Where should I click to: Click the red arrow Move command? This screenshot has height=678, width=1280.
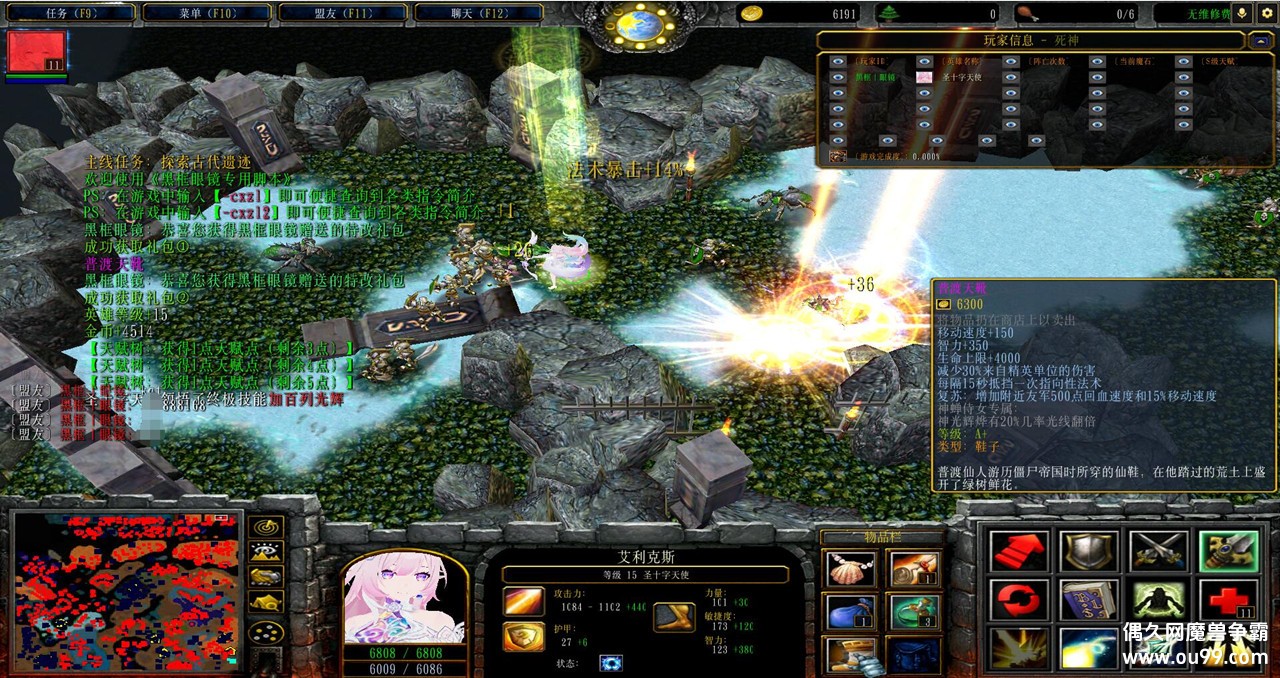point(1019,551)
